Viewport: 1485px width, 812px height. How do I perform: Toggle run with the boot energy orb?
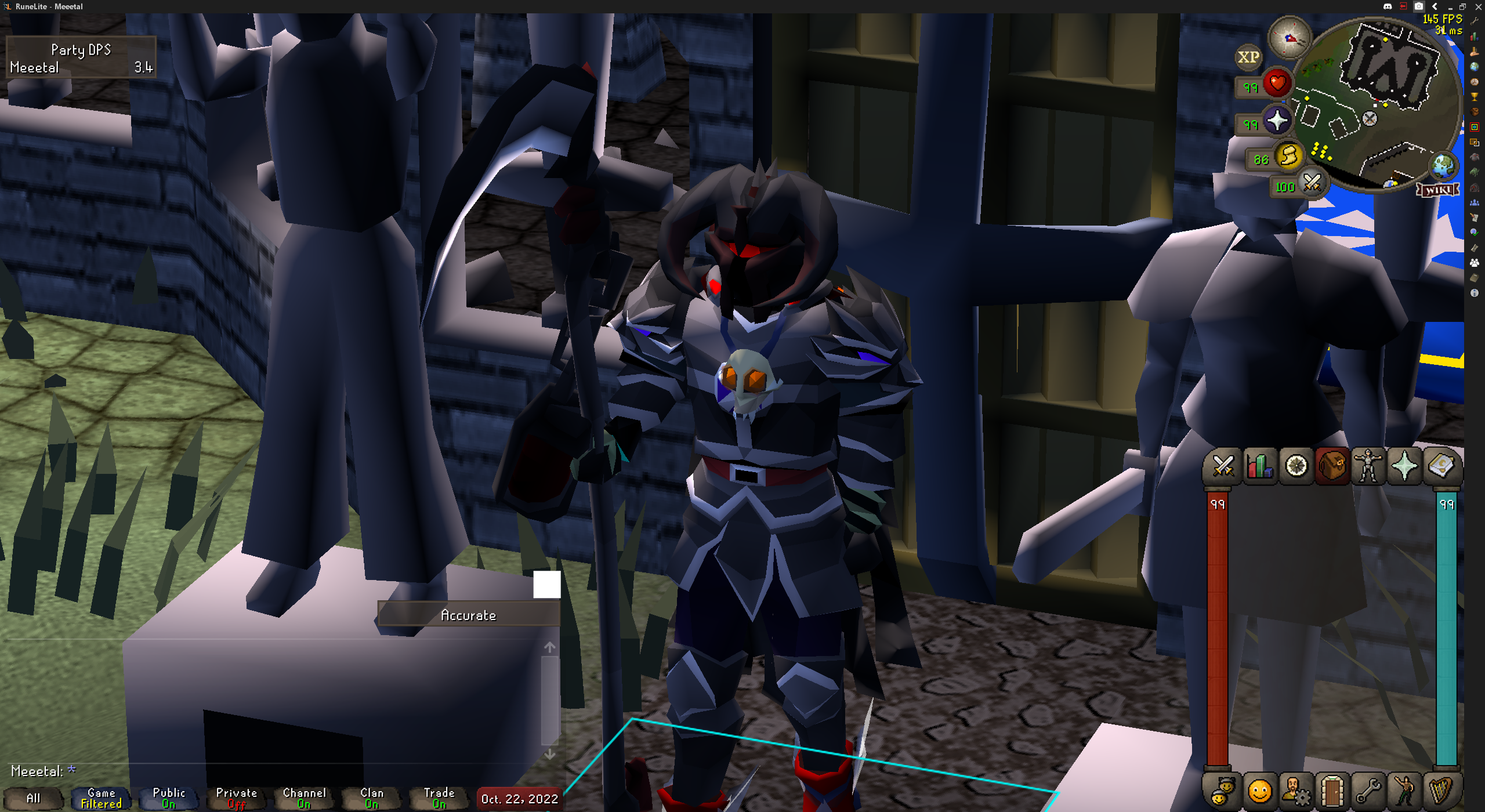(x=1288, y=156)
